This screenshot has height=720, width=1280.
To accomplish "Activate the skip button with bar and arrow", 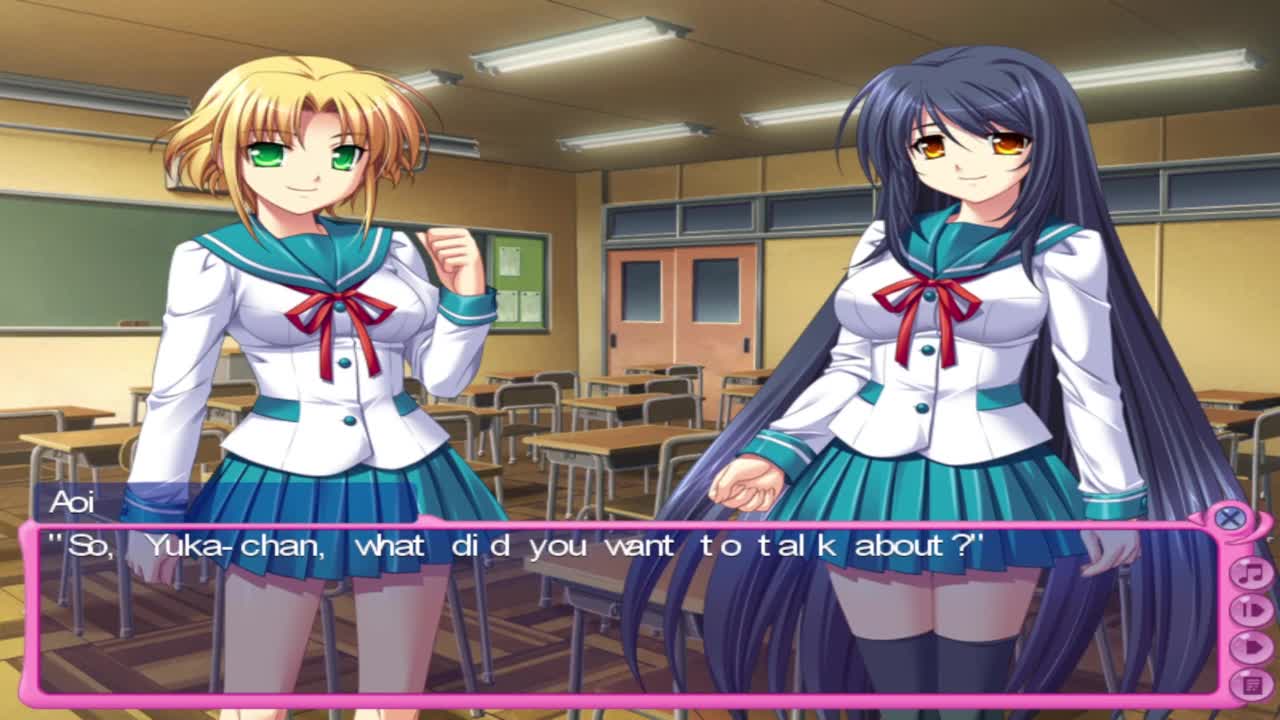I will (1250, 609).
